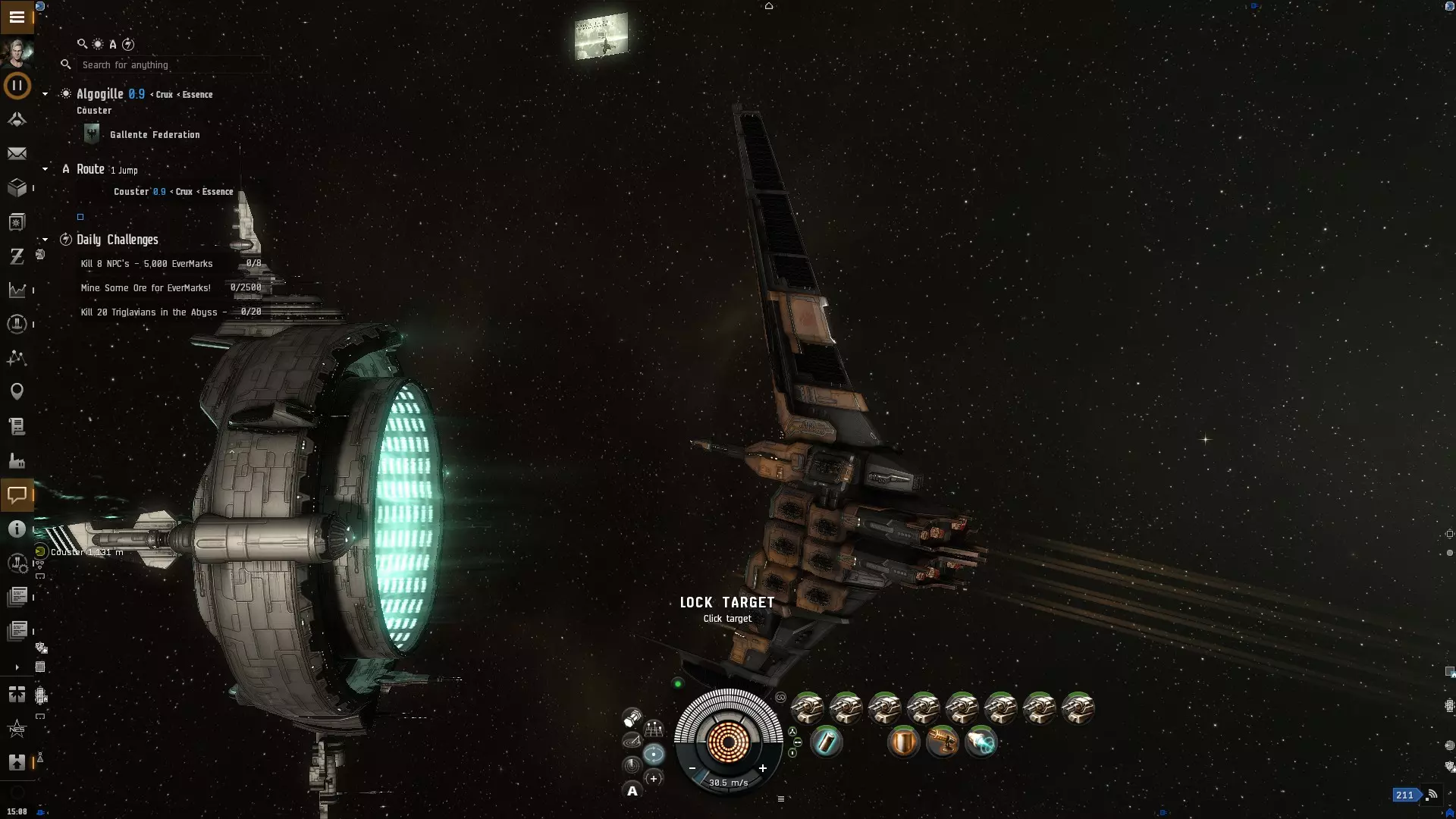
Task: Increase ship speed with the plus button
Action: tap(763, 768)
